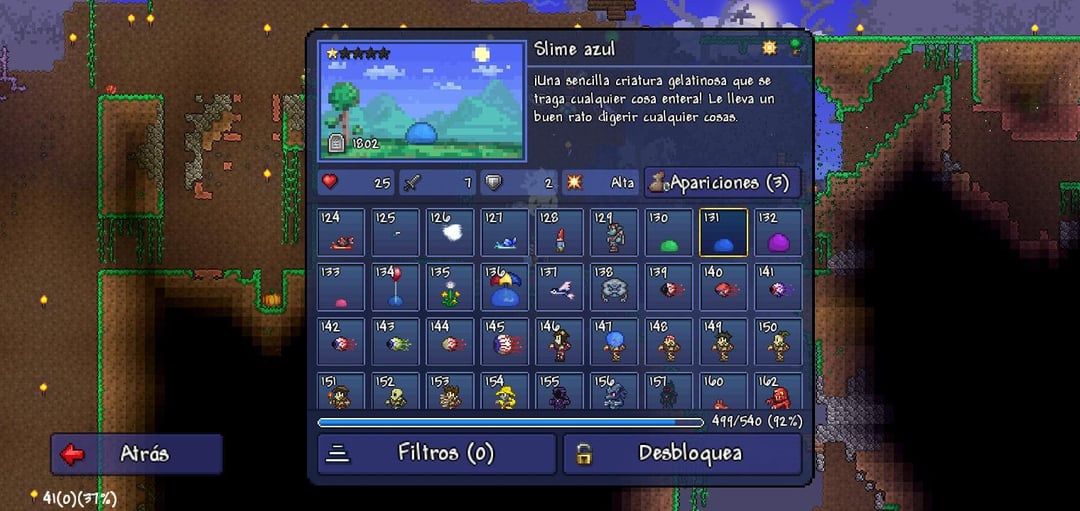This screenshot has width=1080, height=511.
Task: Choose the red creature entry 162
Action: [778, 393]
